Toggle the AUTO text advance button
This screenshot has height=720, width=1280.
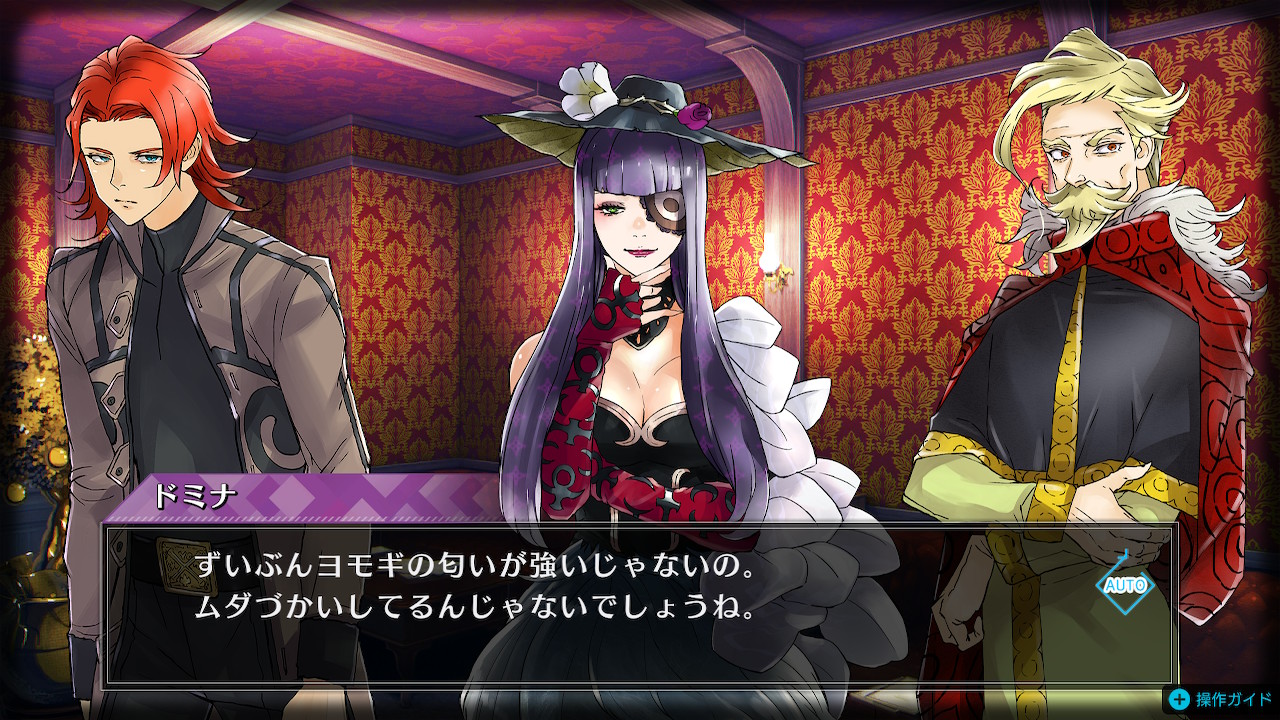(x=1125, y=585)
